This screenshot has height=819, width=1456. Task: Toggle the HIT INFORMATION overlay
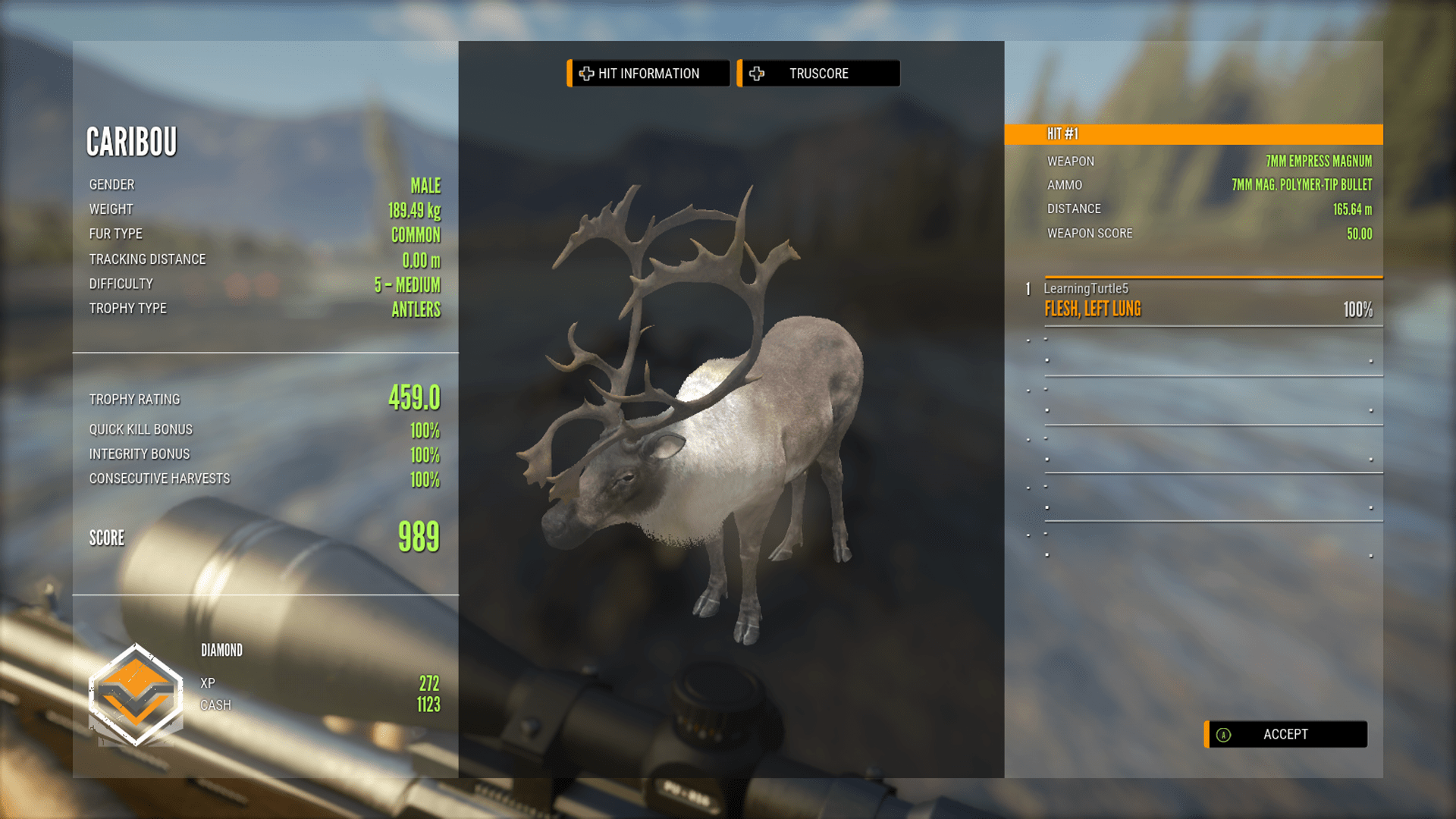pyautogui.click(x=648, y=73)
